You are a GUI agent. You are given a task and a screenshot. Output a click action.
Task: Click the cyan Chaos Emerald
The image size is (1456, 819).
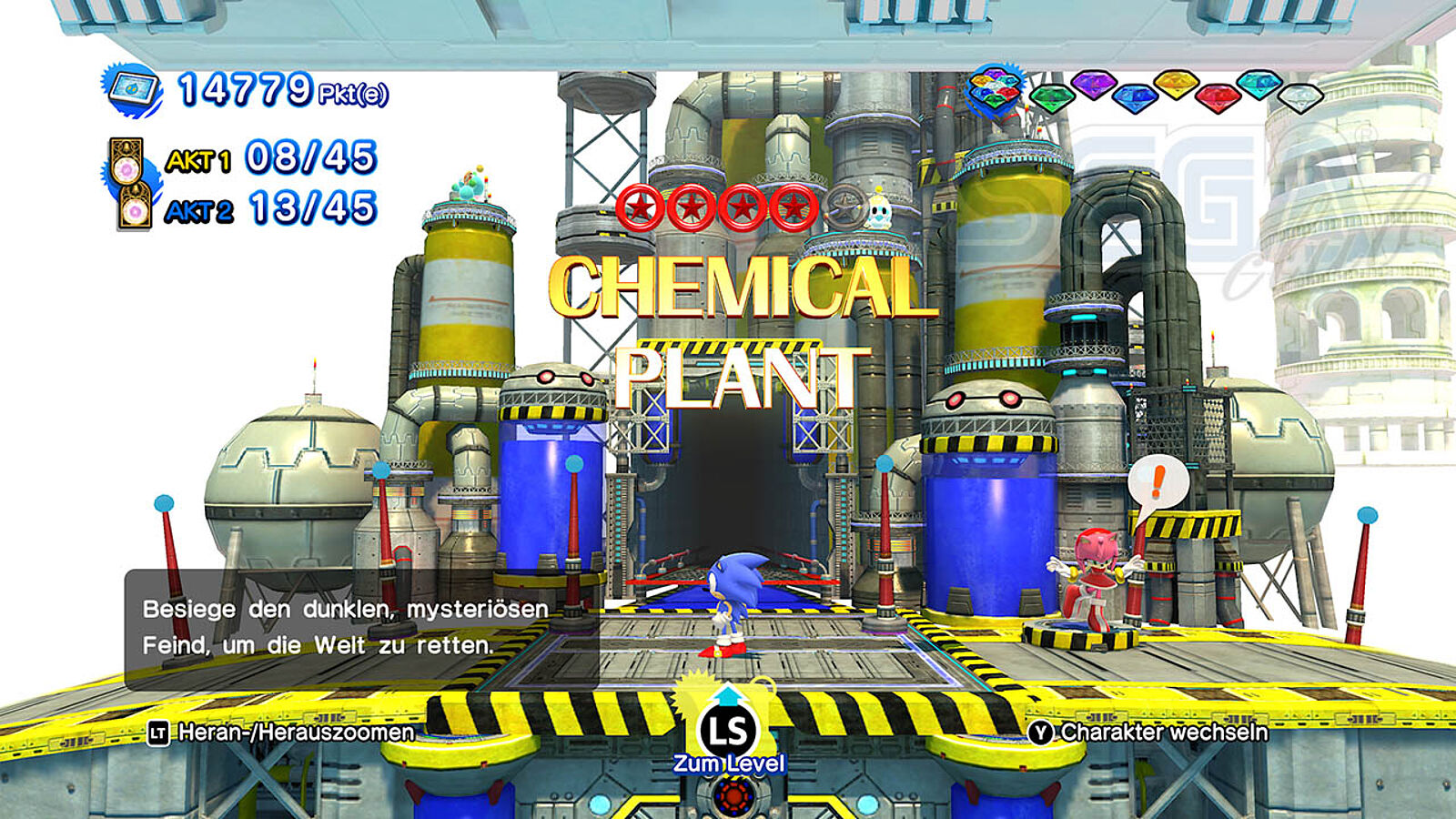click(x=1259, y=85)
